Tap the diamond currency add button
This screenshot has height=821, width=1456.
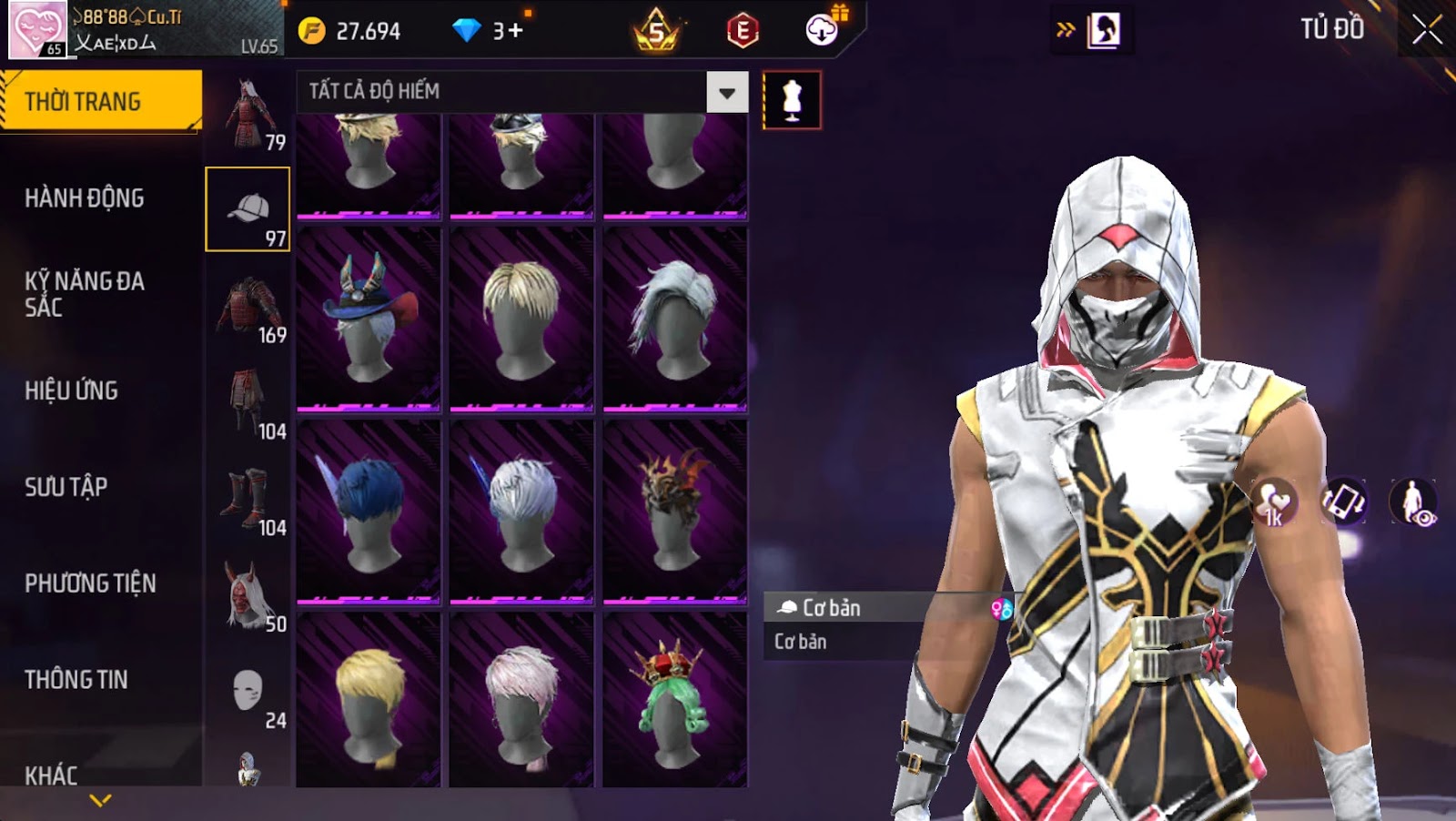(x=516, y=31)
